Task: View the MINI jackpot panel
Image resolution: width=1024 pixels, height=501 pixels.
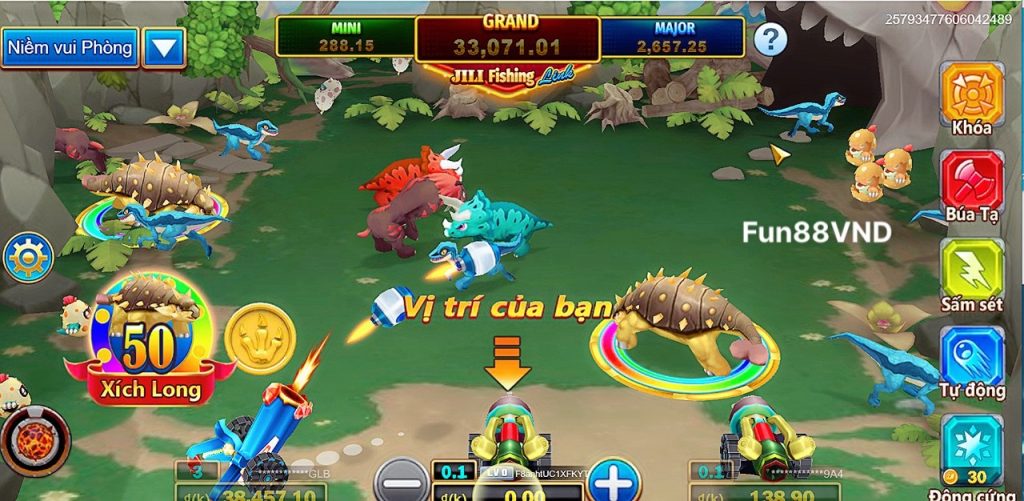Action: tap(346, 36)
